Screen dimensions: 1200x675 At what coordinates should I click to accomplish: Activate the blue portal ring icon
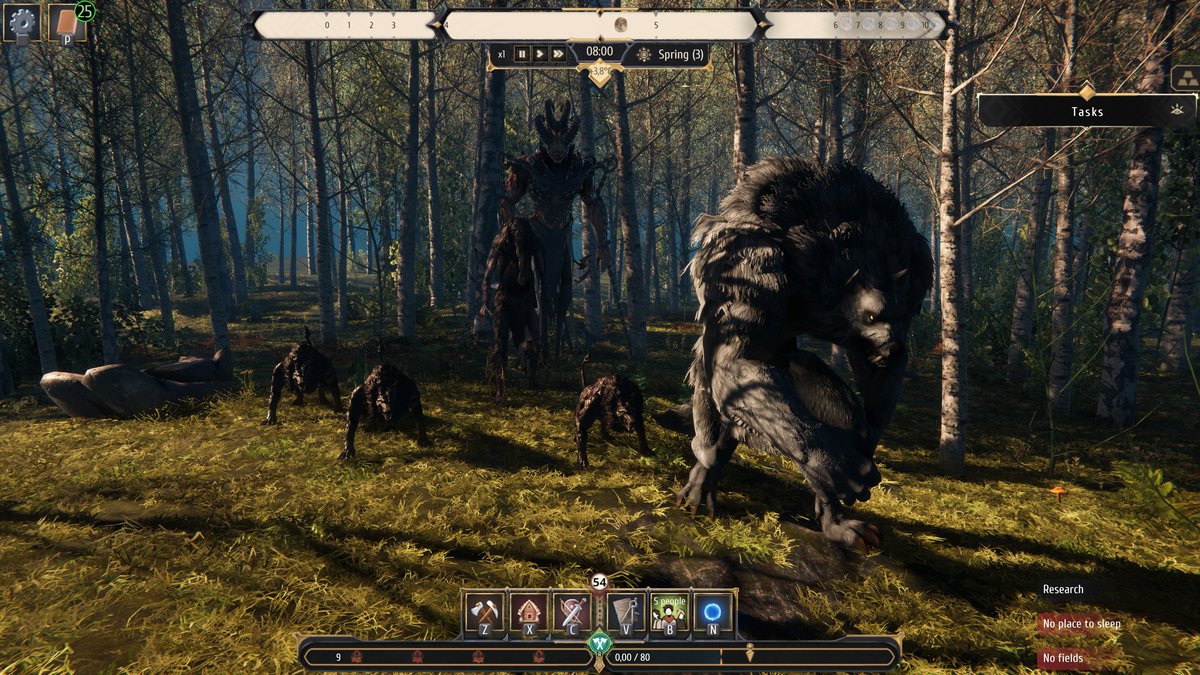tap(713, 614)
